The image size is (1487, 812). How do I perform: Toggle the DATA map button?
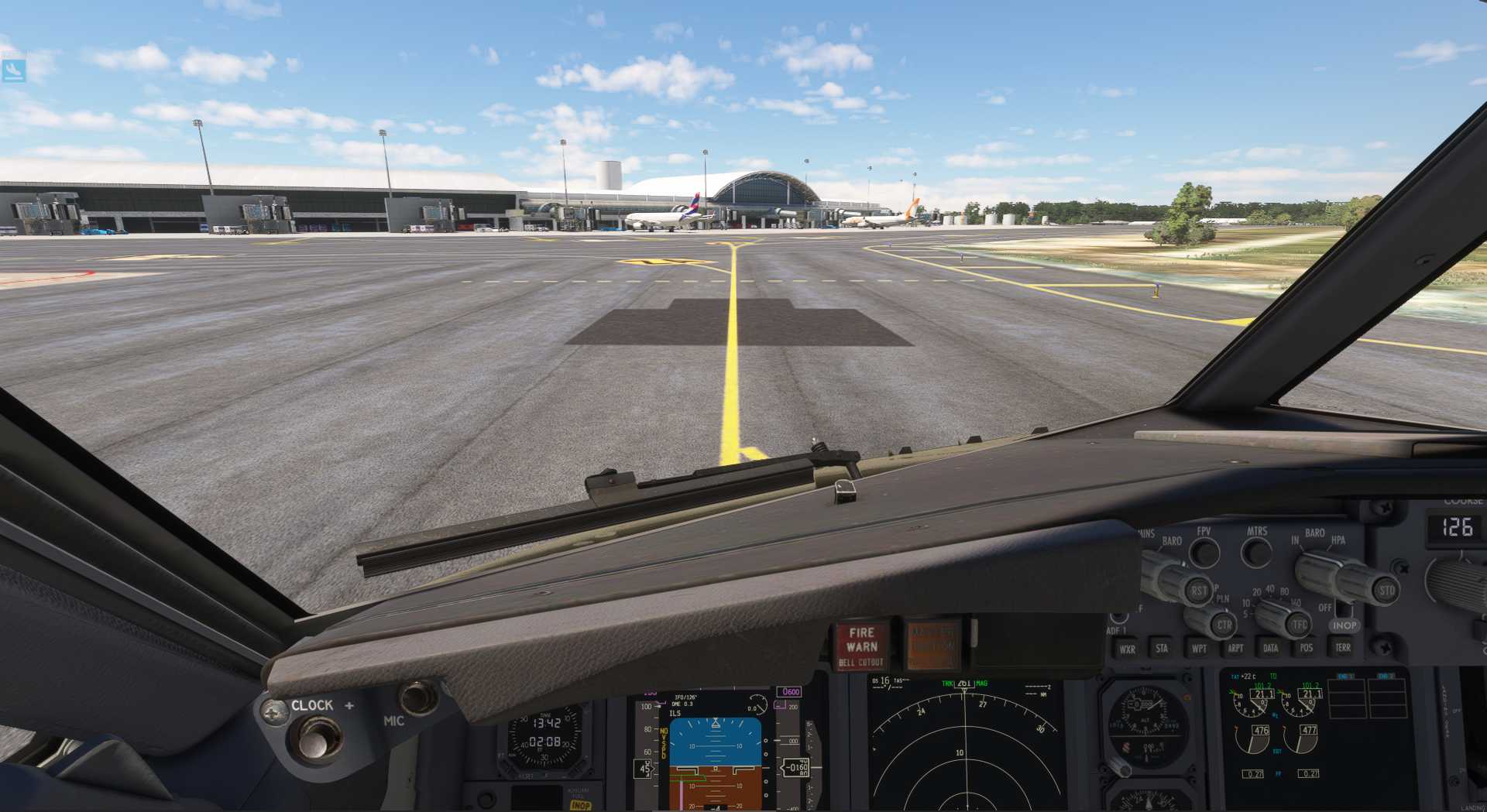[1271, 648]
